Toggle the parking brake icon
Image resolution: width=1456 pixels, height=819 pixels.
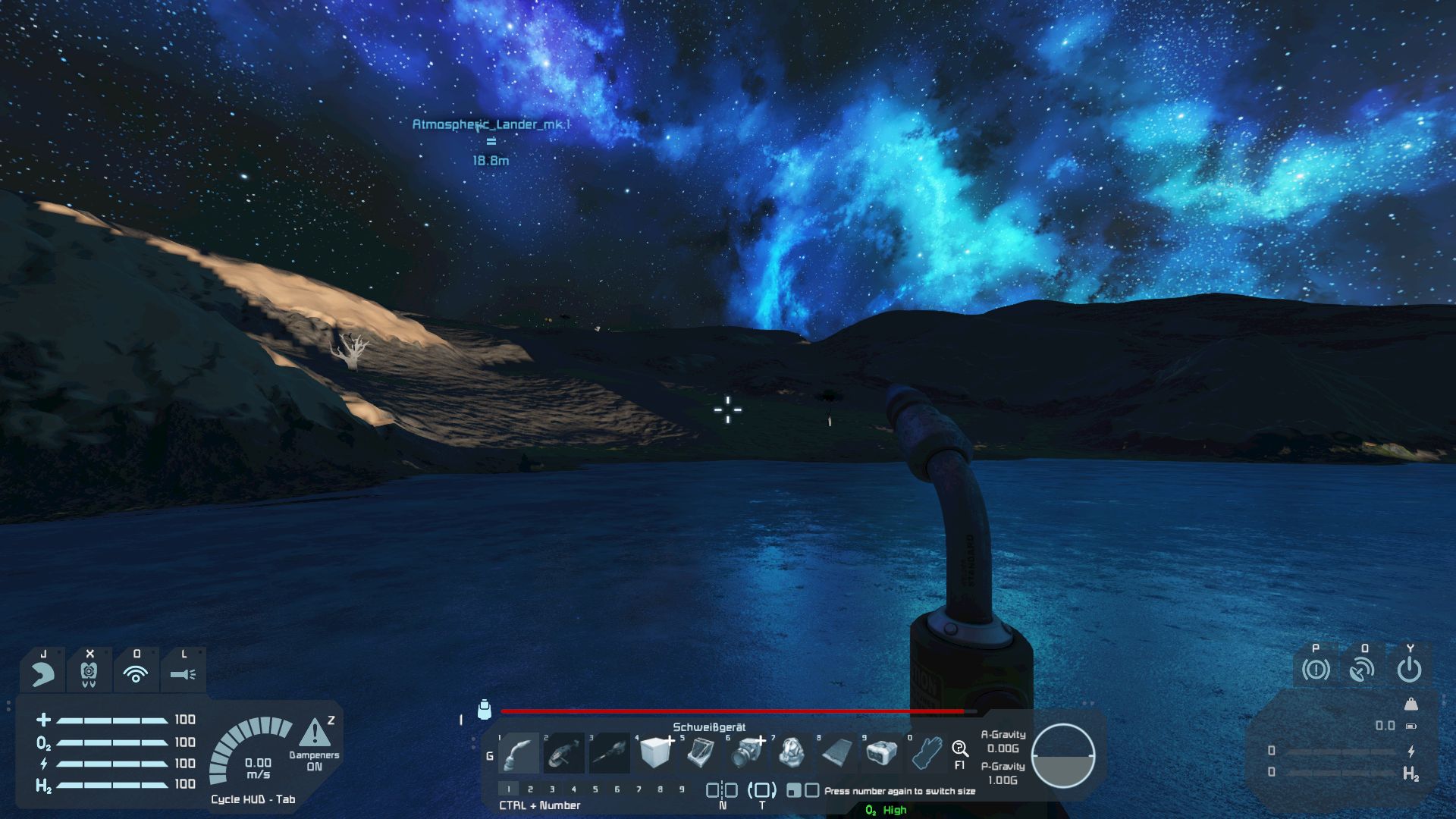coord(1316,670)
